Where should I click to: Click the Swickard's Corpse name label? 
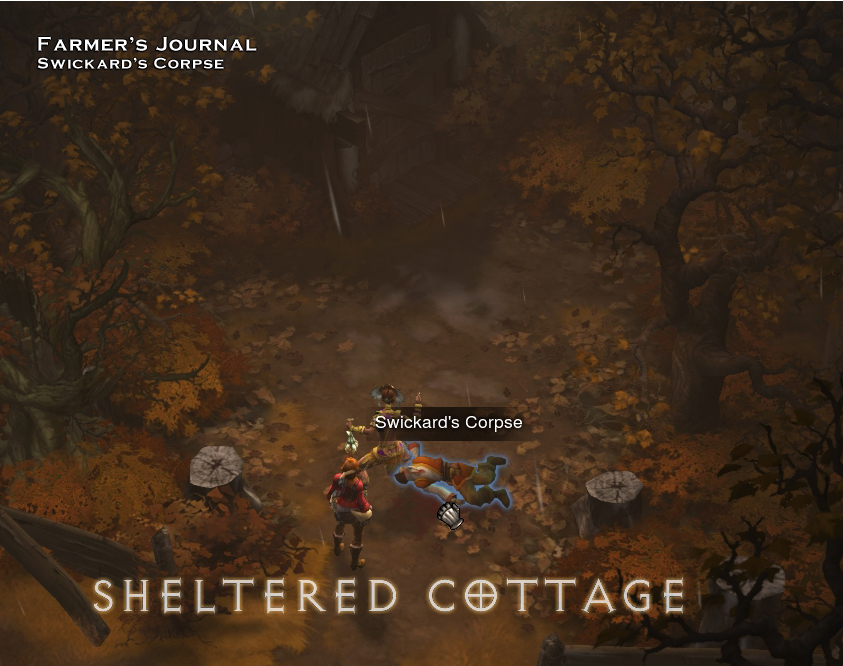click(448, 423)
